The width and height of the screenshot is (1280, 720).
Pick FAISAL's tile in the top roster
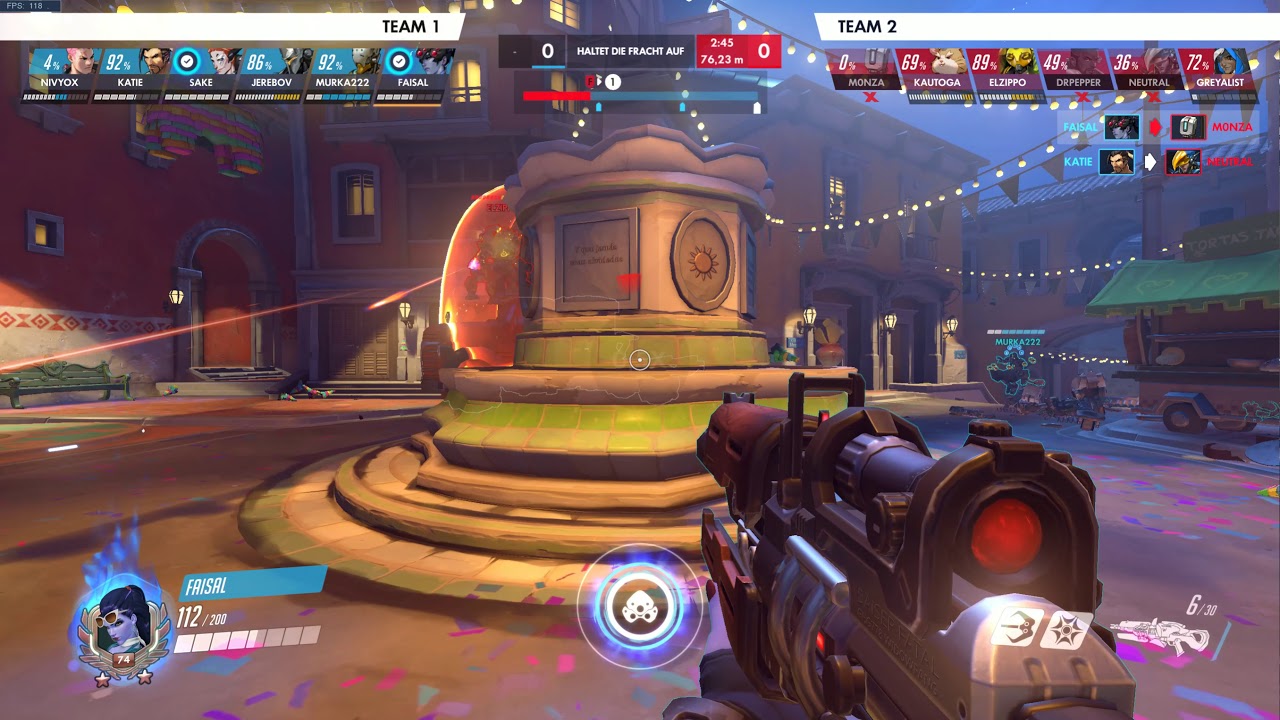click(x=412, y=72)
